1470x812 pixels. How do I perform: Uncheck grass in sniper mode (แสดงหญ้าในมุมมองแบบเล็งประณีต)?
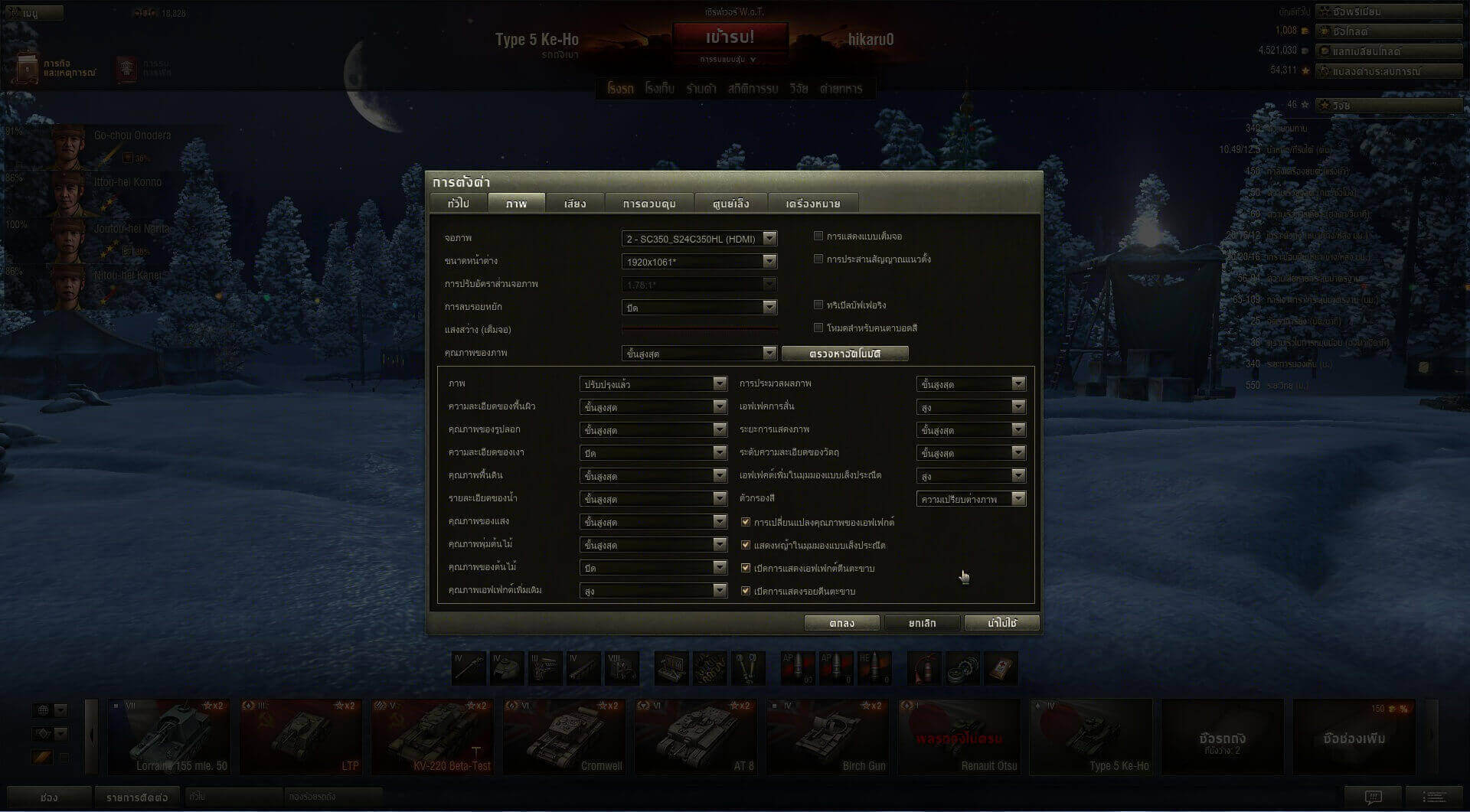pyautogui.click(x=746, y=546)
